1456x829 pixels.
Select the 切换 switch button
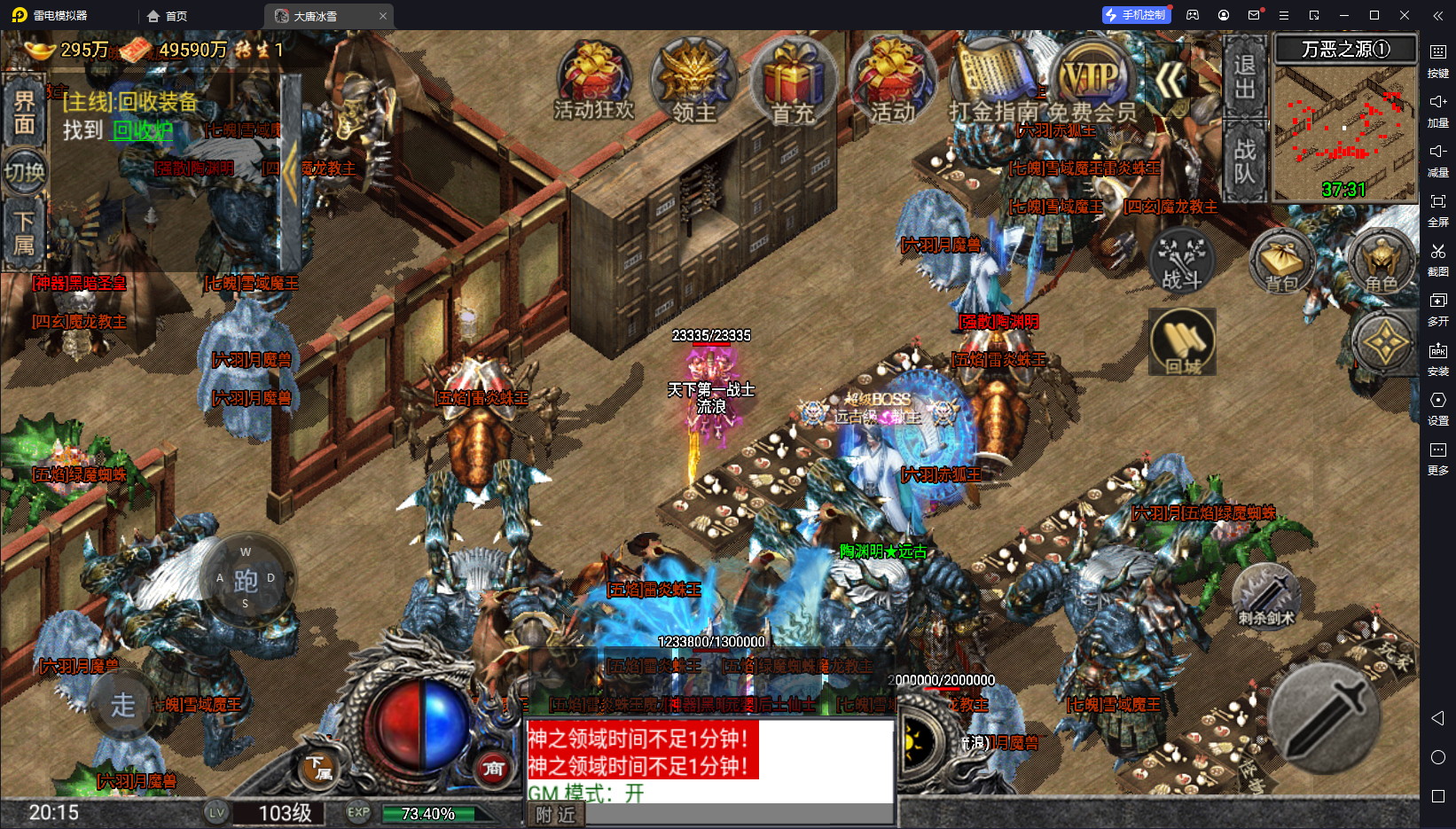pyautogui.click(x=24, y=172)
